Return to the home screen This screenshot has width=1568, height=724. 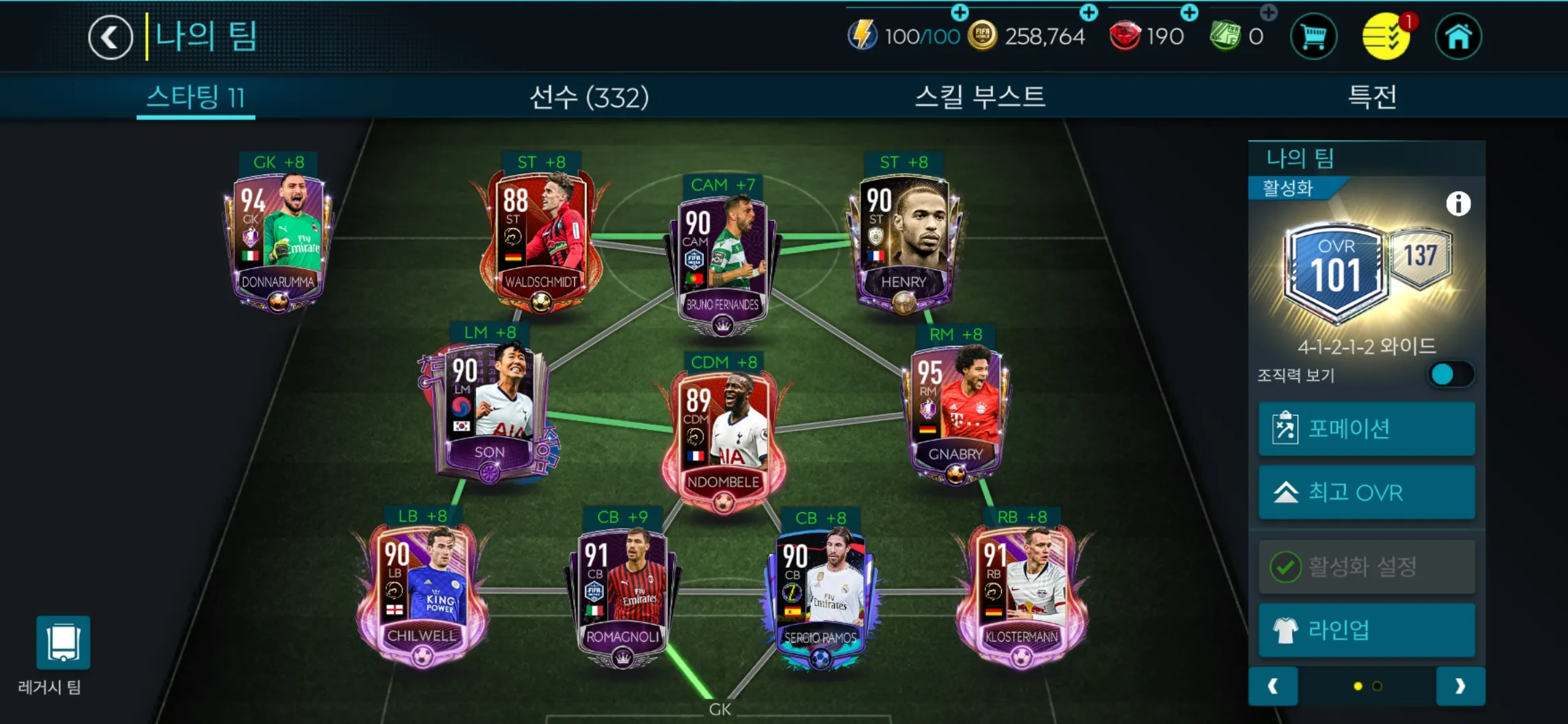click(1458, 37)
